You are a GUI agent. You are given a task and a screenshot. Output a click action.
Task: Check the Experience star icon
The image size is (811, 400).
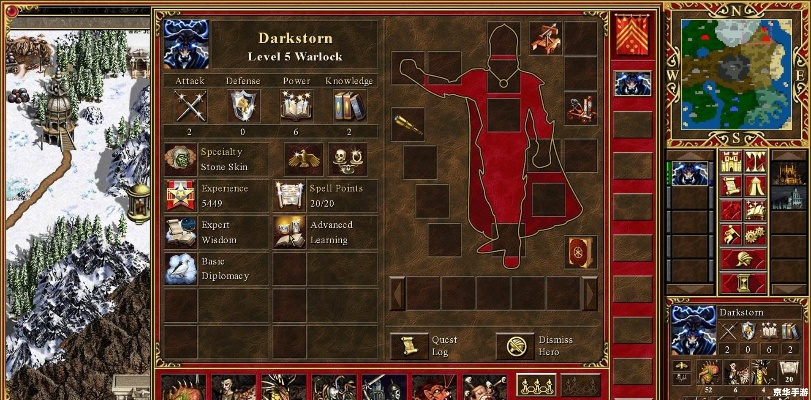coord(180,196)
